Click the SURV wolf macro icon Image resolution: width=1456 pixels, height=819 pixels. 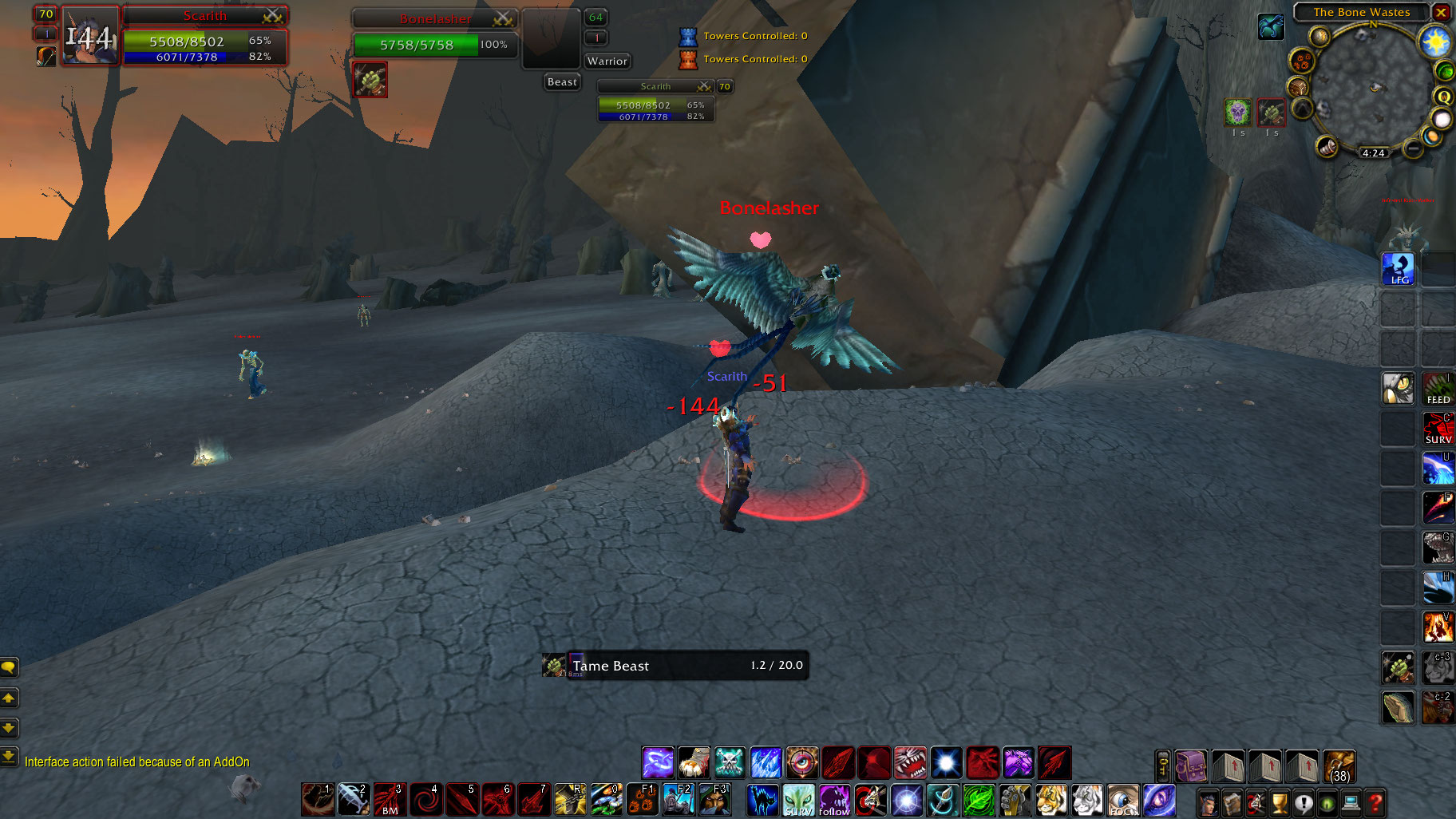pos(798,801)
